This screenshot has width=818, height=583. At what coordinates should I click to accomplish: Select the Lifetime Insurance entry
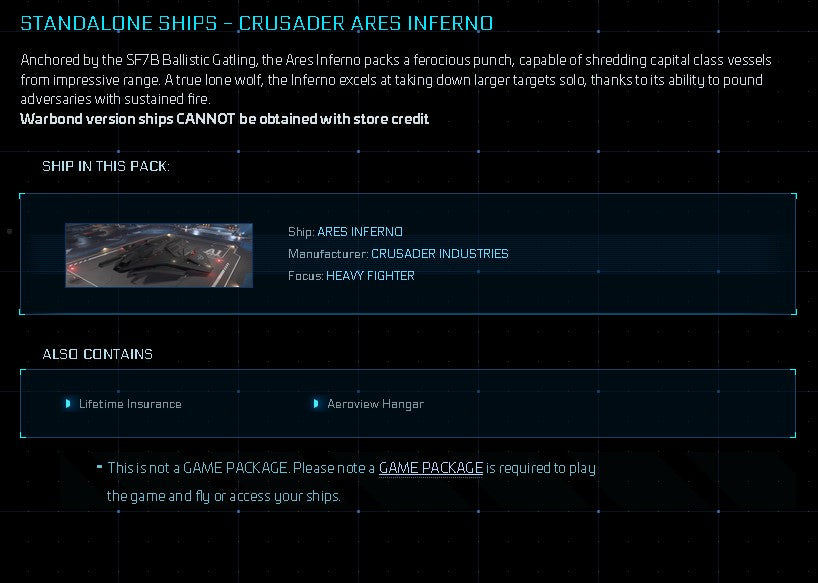pyautogui.click(x=130, y=404)
